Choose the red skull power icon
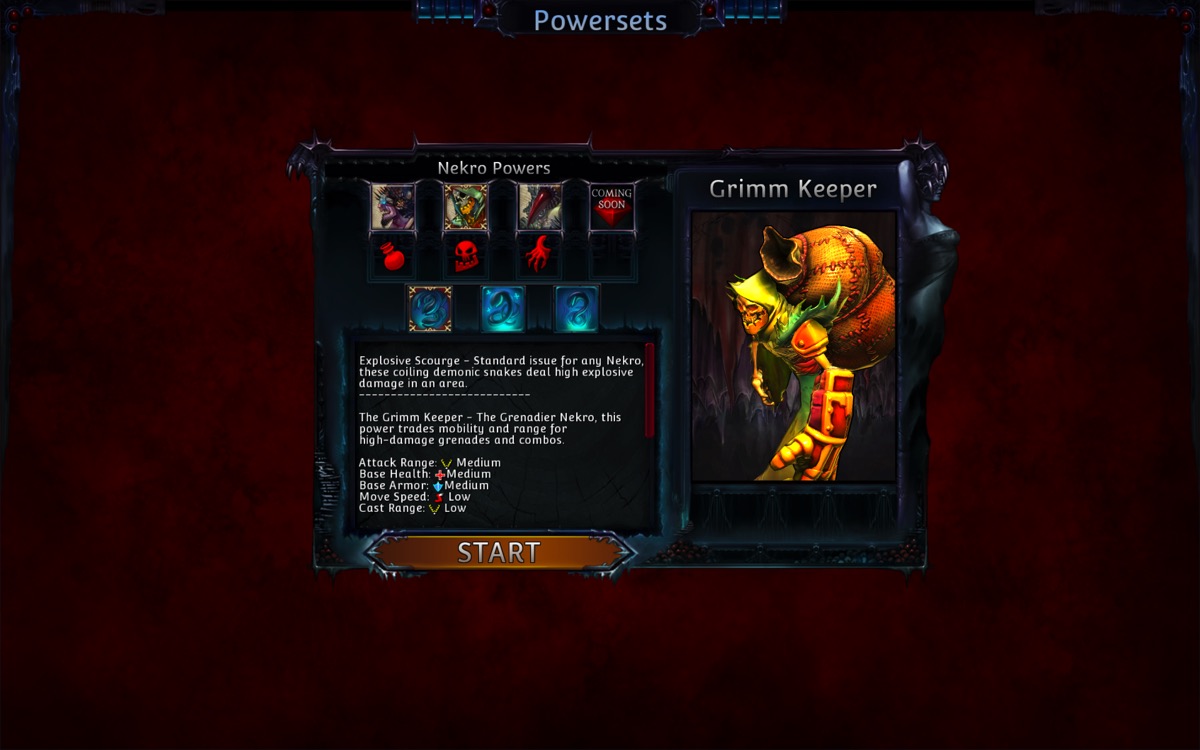 coord(466,257)
